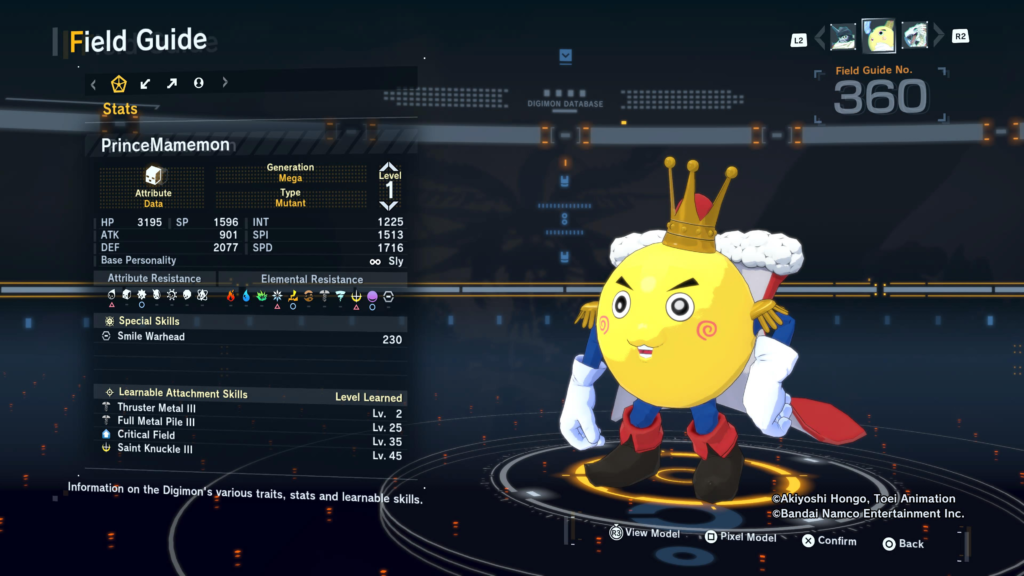Show the profile silhouette tab

[198, 83]
